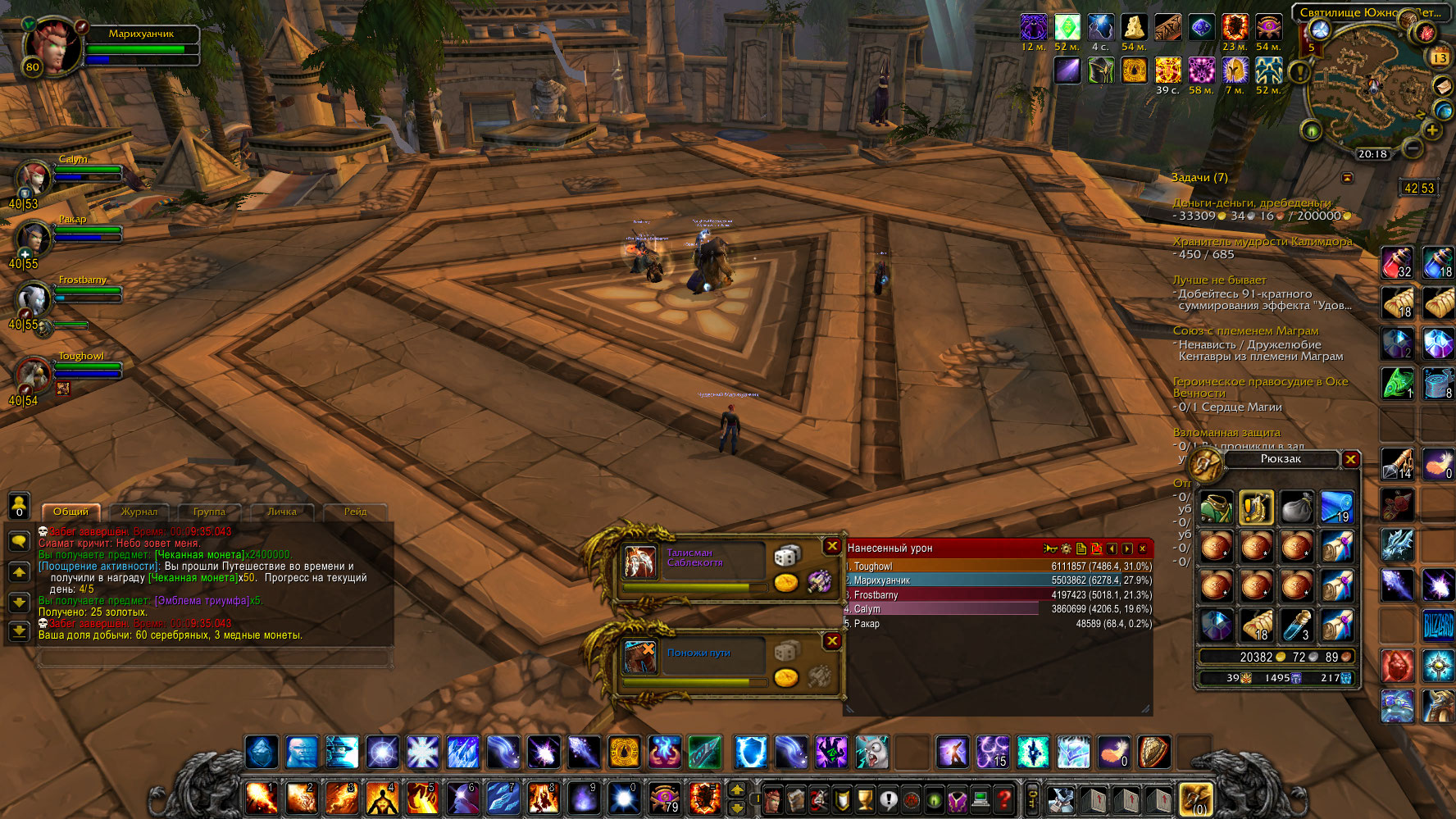Roll need (dice) on Талисман Саблекогтя
This screenshot has height=819, width=1456.
pyautogui.click(x=786, y=557)
